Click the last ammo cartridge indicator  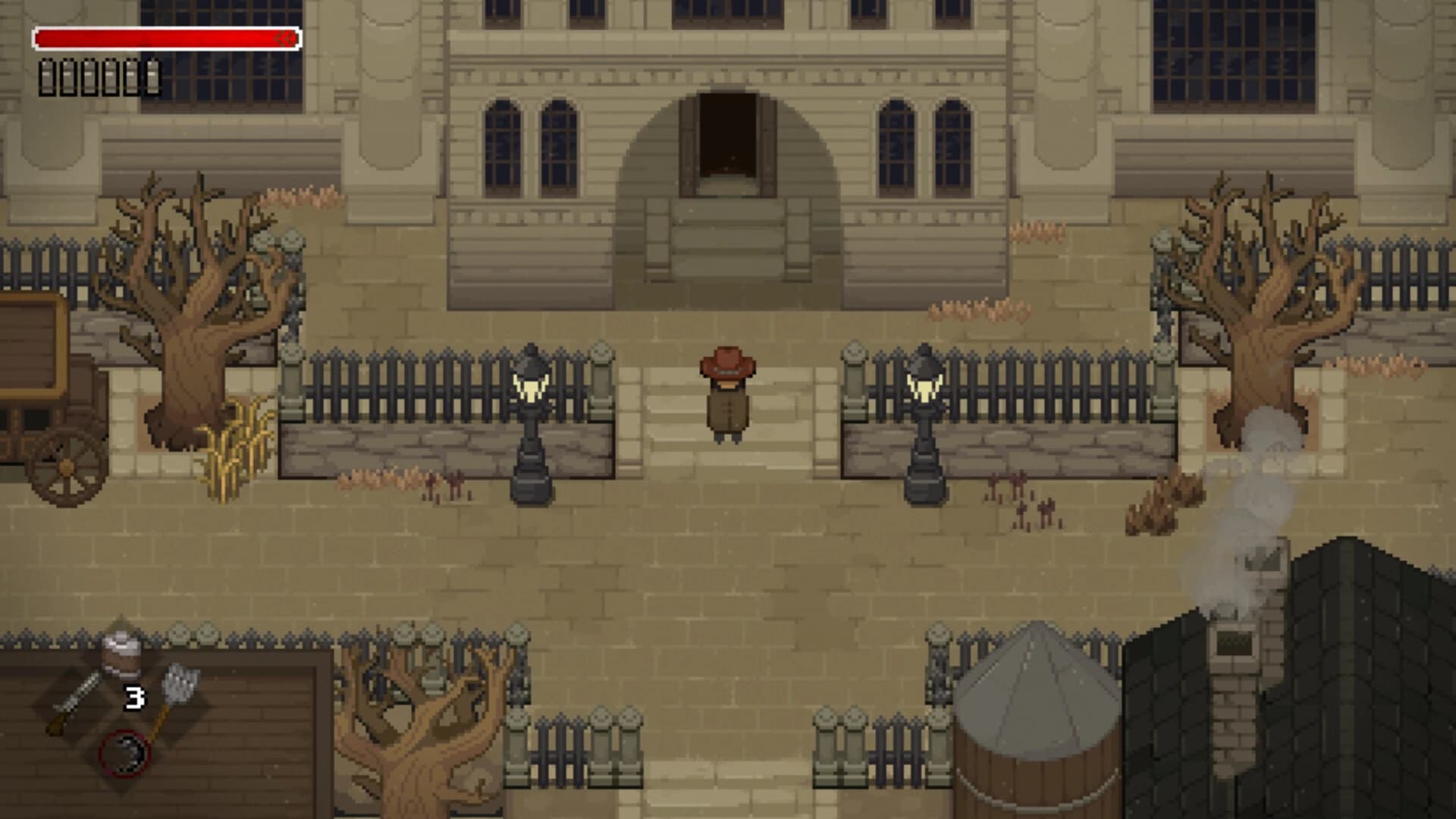pyautogui.click(x=152, y=77)
